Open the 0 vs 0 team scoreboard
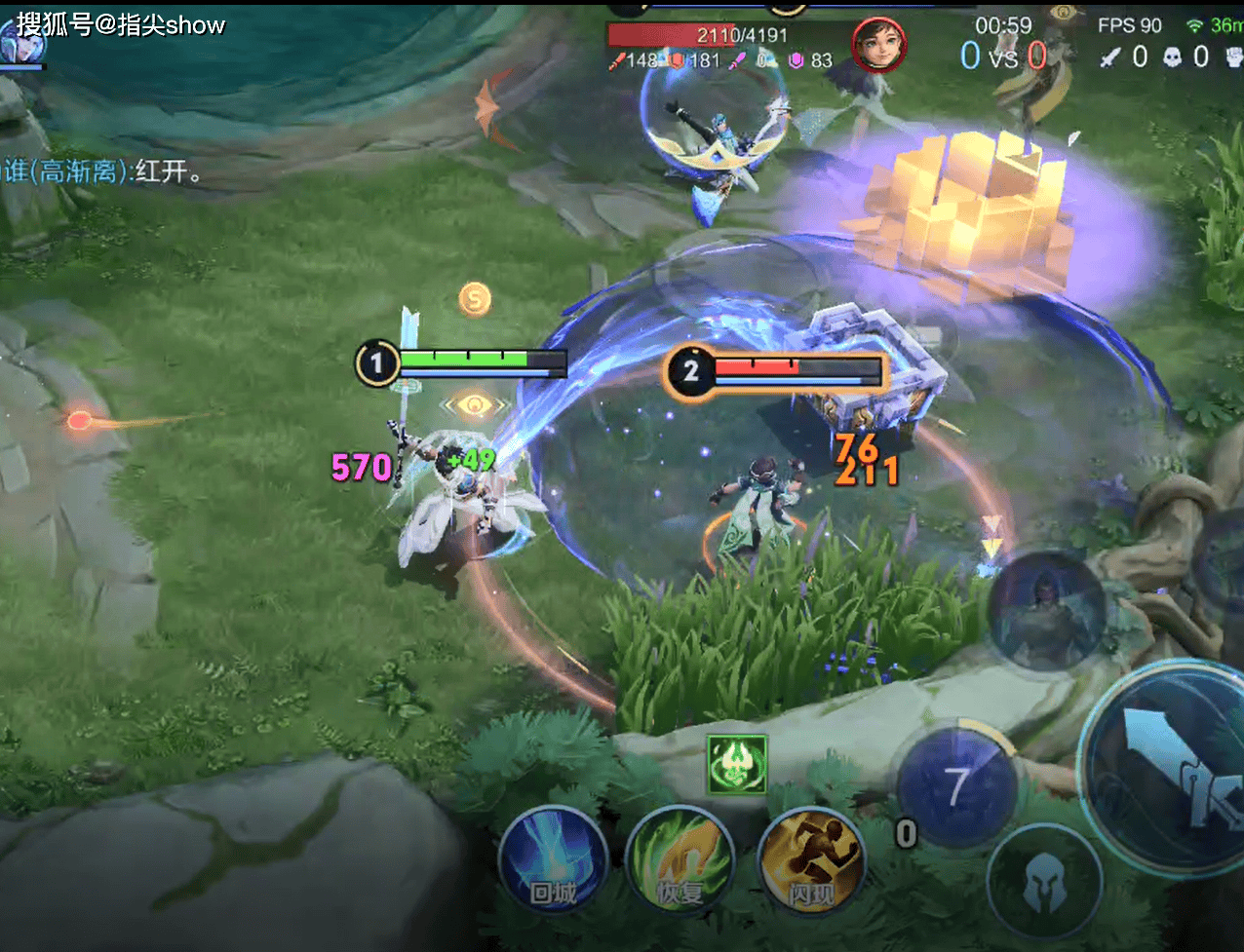Viewport: 1244px width, 952px height. click(1003, 56)
